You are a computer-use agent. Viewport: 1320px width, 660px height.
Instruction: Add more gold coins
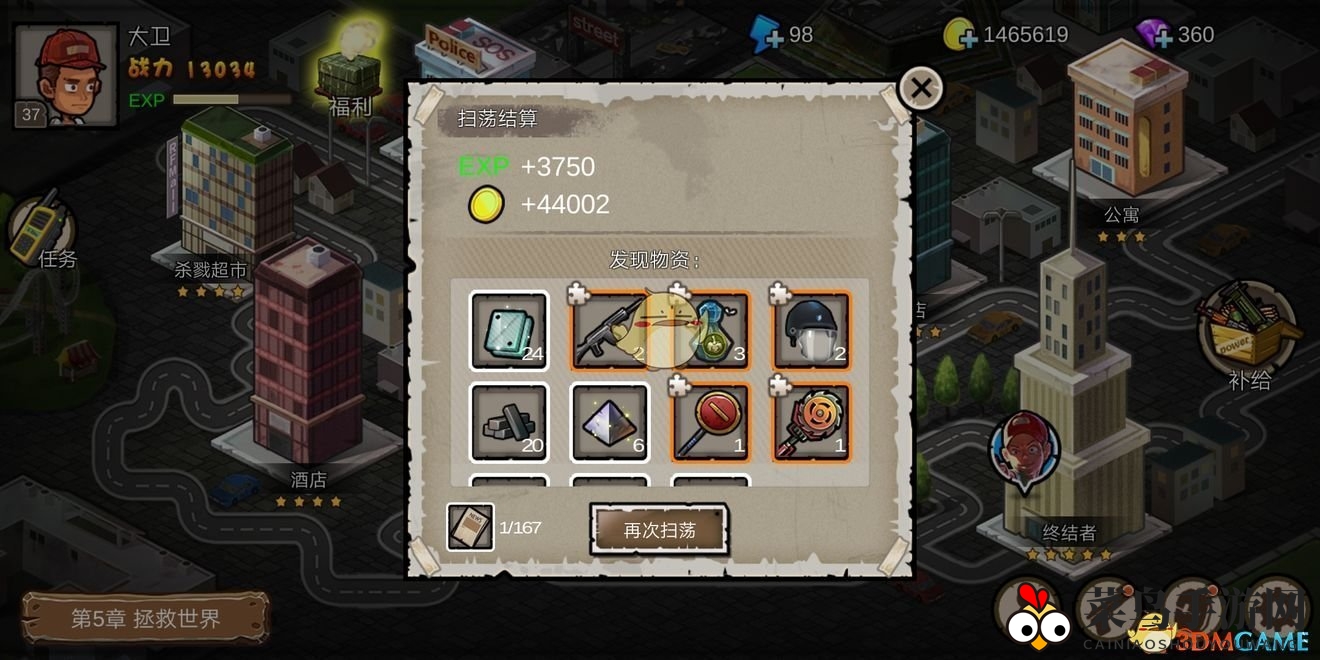pyautogui.click(x=960, y=37)
